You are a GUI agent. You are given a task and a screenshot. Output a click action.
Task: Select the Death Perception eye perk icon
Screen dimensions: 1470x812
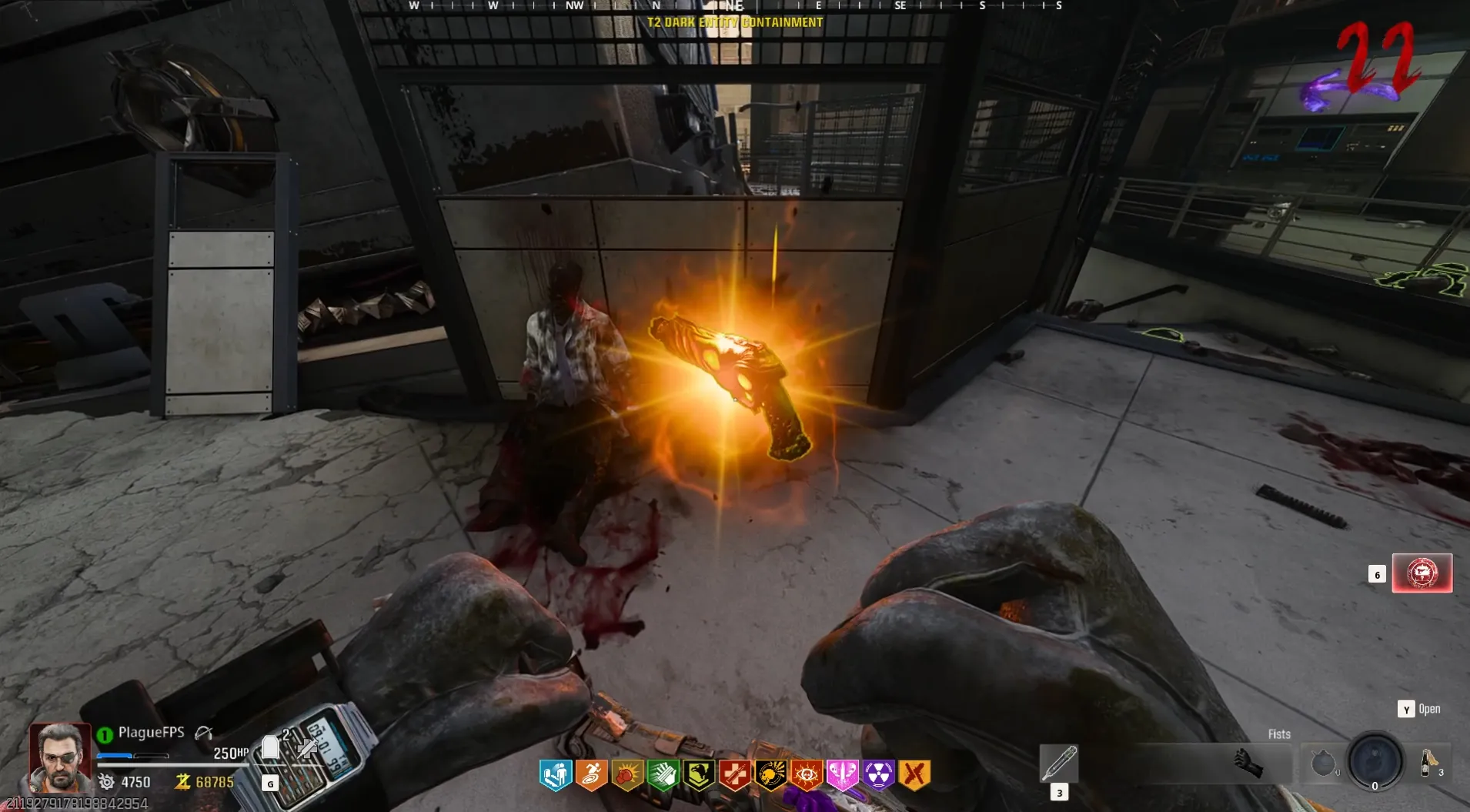(x=807, y=775)
